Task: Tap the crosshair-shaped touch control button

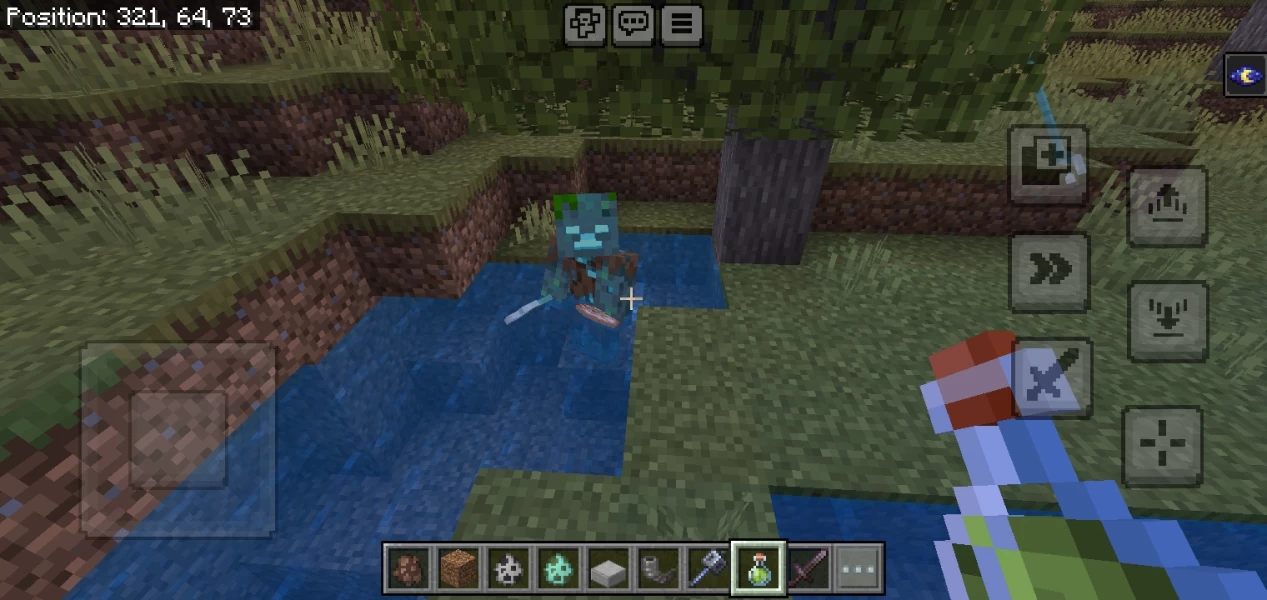Action: click(x=1163, y=445)
